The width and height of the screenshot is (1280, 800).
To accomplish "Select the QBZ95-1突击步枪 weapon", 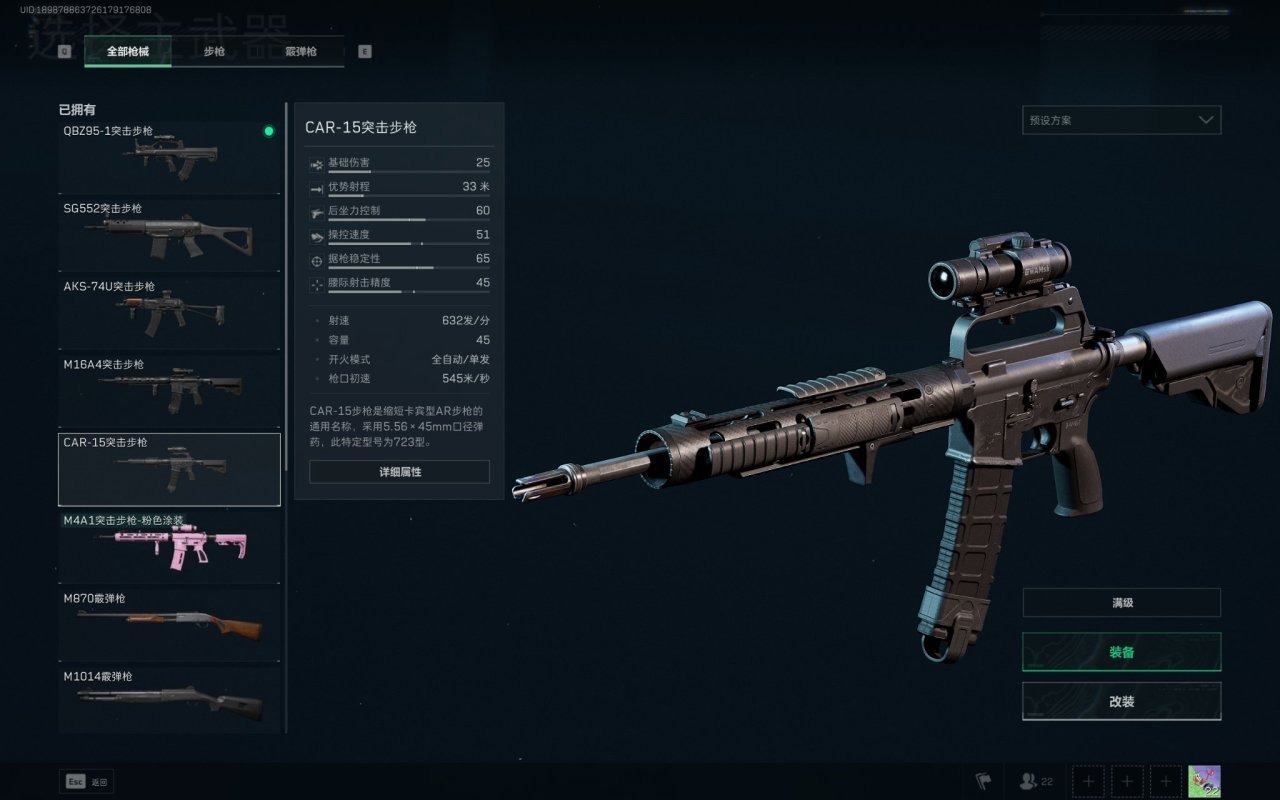I will [x=169, y=157].
